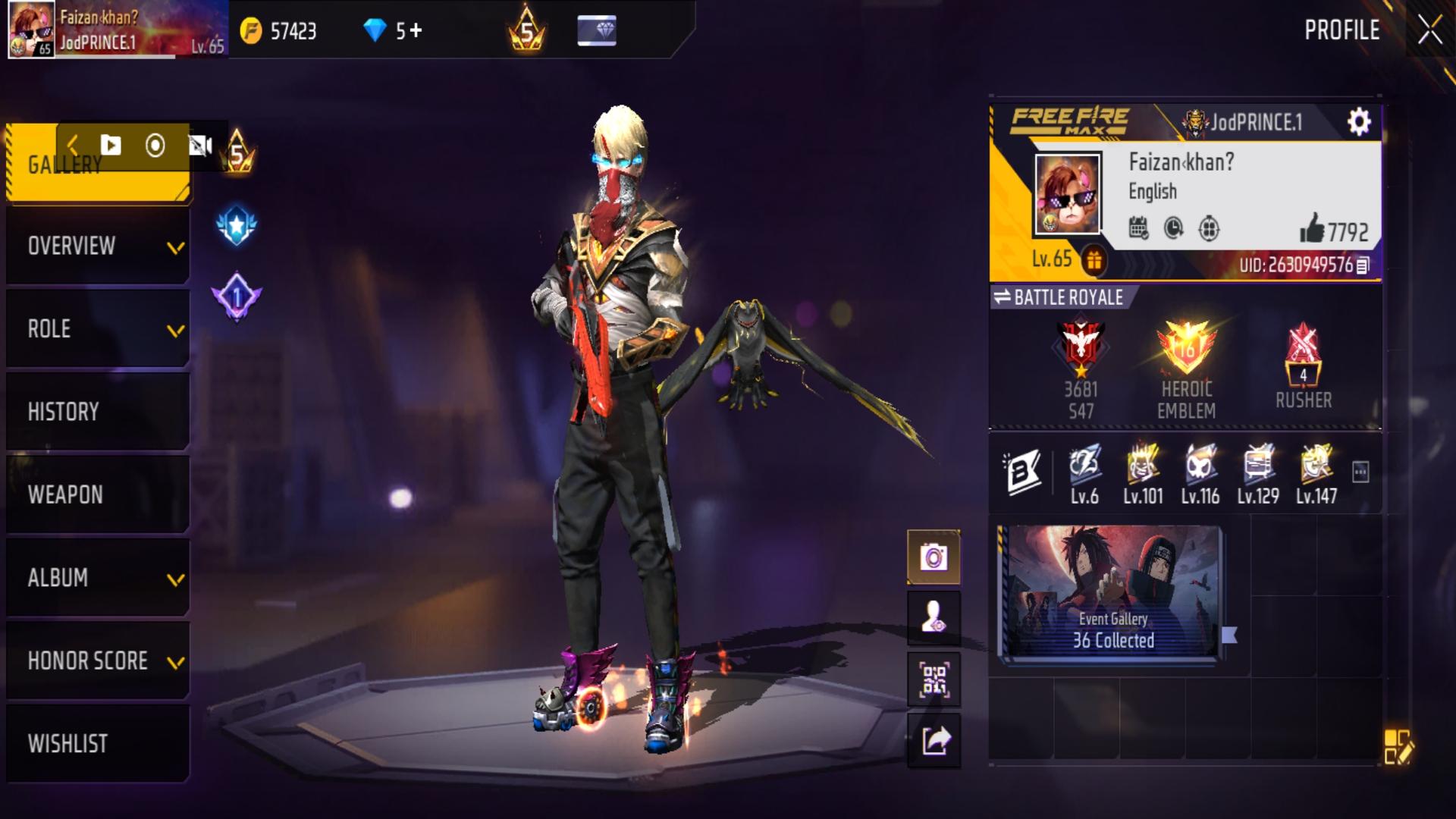Image resolution: width=1456 pixels, height=819 pixels.
Task: Edit the gallery layout icon
Action: pos(1397,747)
